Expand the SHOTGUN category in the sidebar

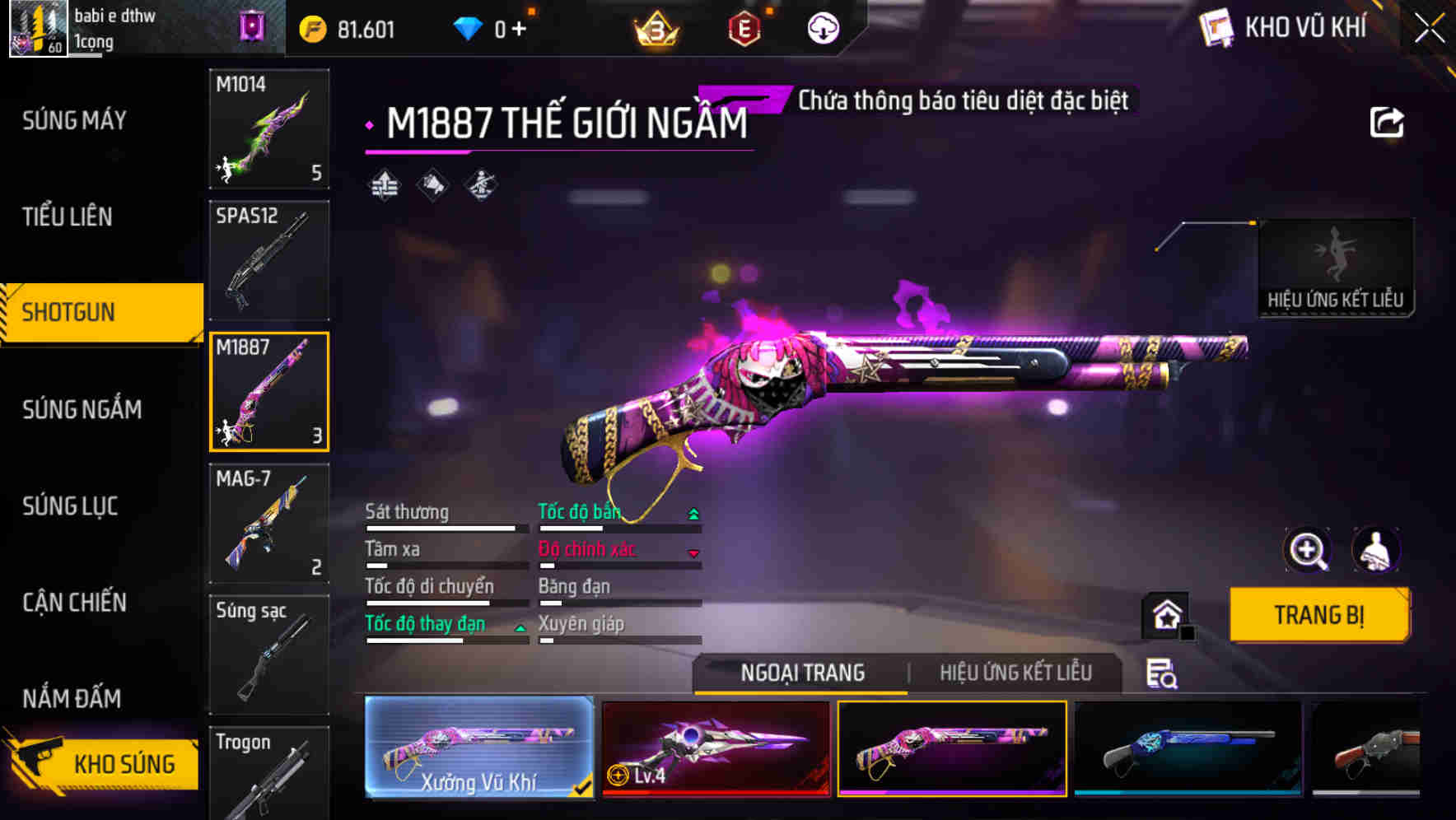click(x=91, y=313)
